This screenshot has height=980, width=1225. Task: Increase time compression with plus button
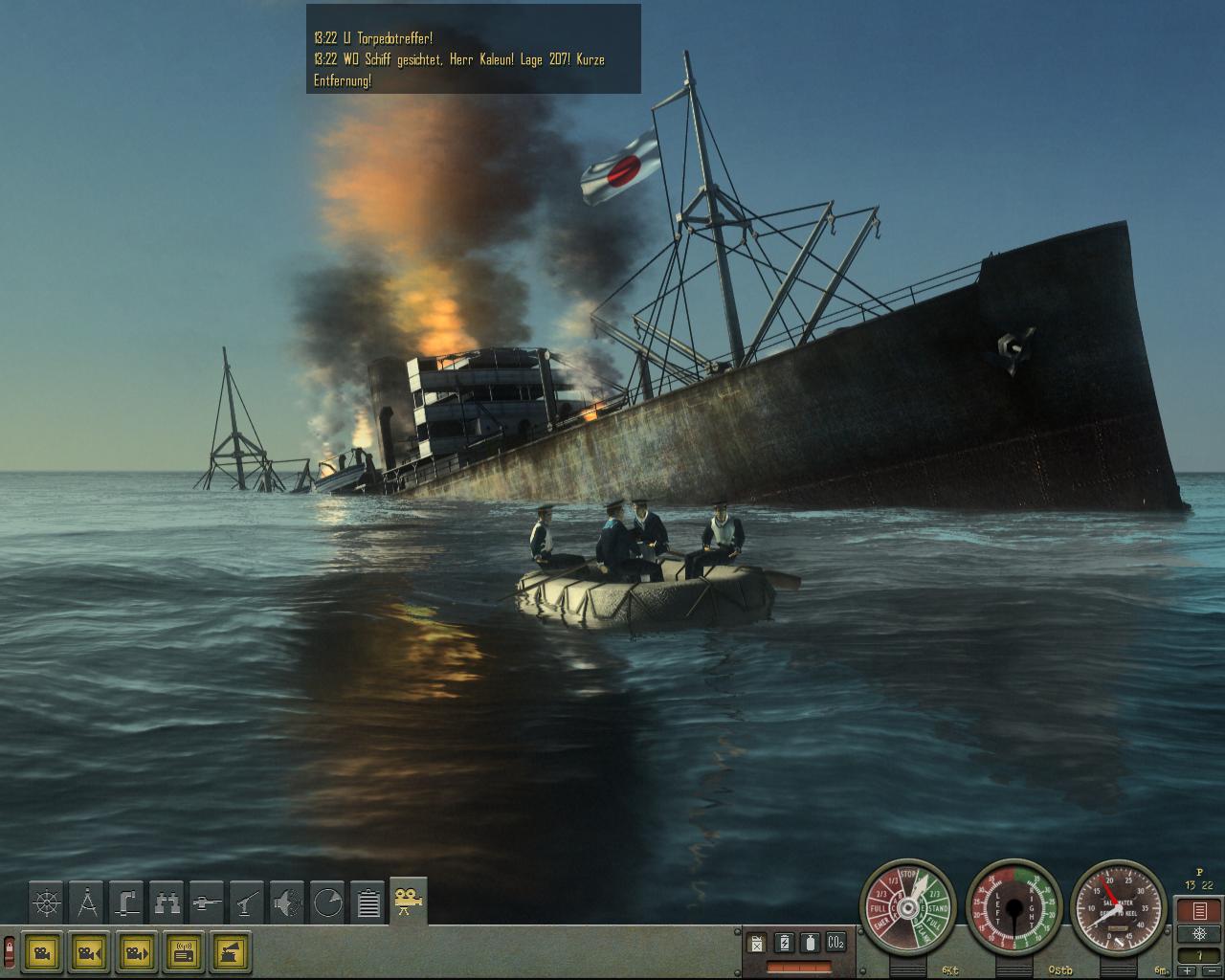pyautogui.click(x=1189, y=970)
